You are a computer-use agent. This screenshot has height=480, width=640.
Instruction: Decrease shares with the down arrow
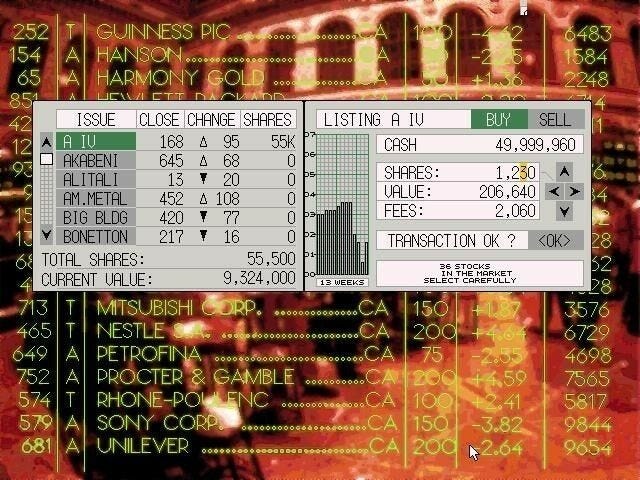[564, 211]
